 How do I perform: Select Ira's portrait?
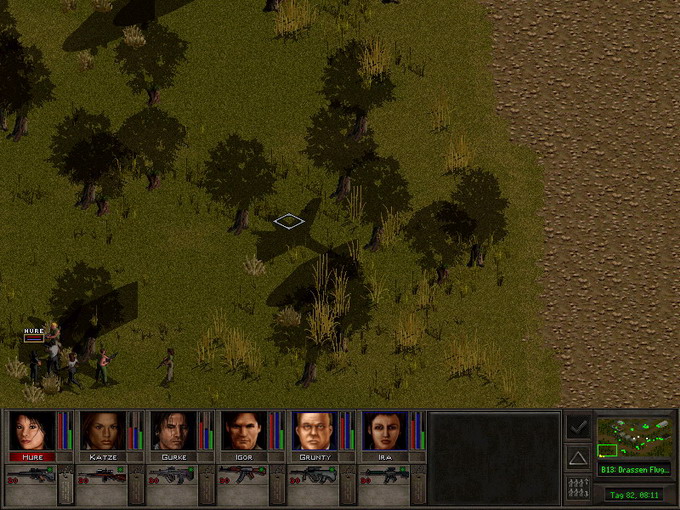(x=382, y=431)
